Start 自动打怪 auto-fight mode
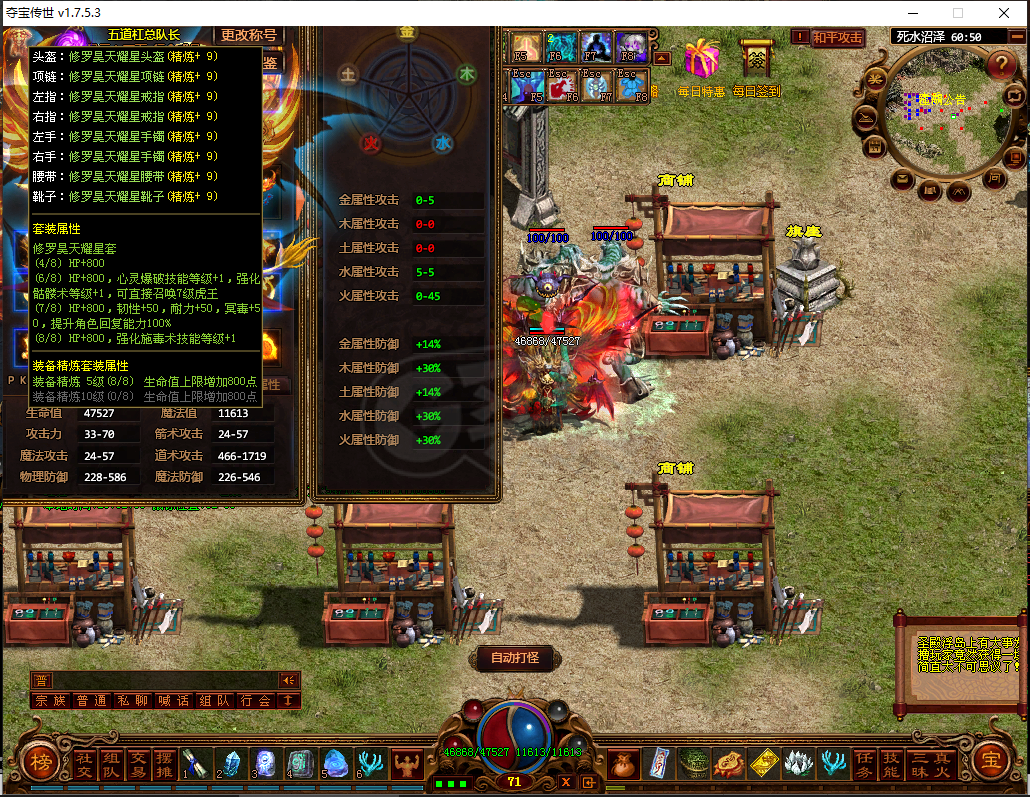The width and height of the screenshot is (1030, 797). (514, 658)
